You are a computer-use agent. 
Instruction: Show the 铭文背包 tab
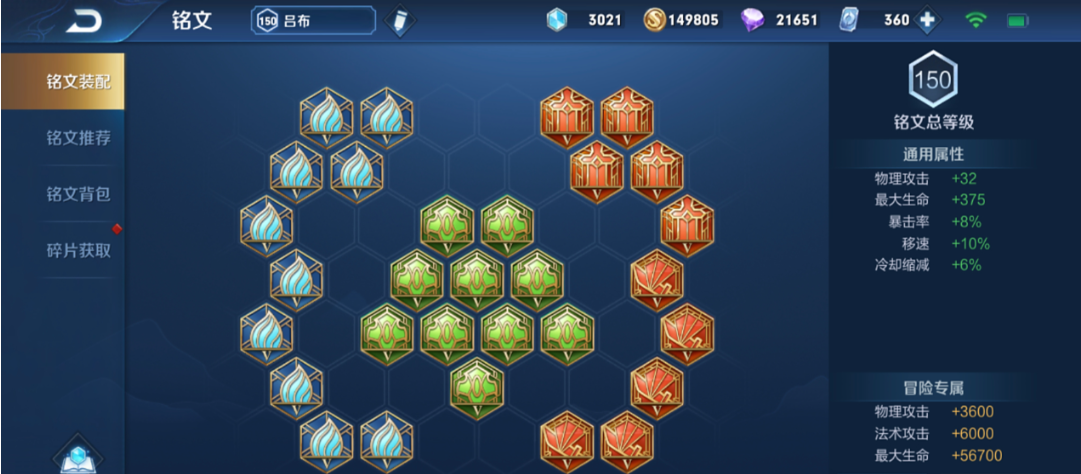(x=78, y=193)
